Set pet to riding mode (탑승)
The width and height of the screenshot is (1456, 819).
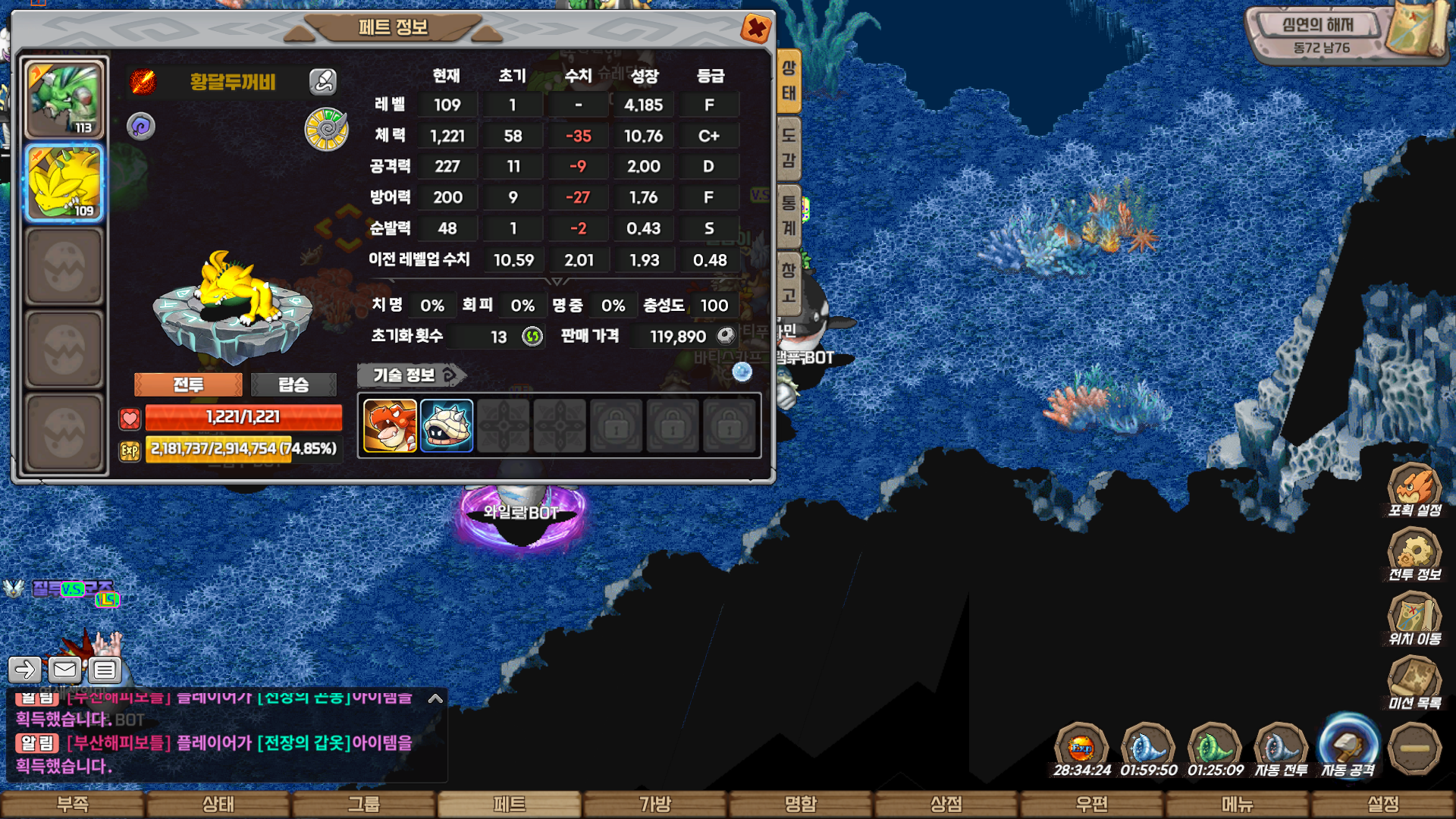click(293, 384)
